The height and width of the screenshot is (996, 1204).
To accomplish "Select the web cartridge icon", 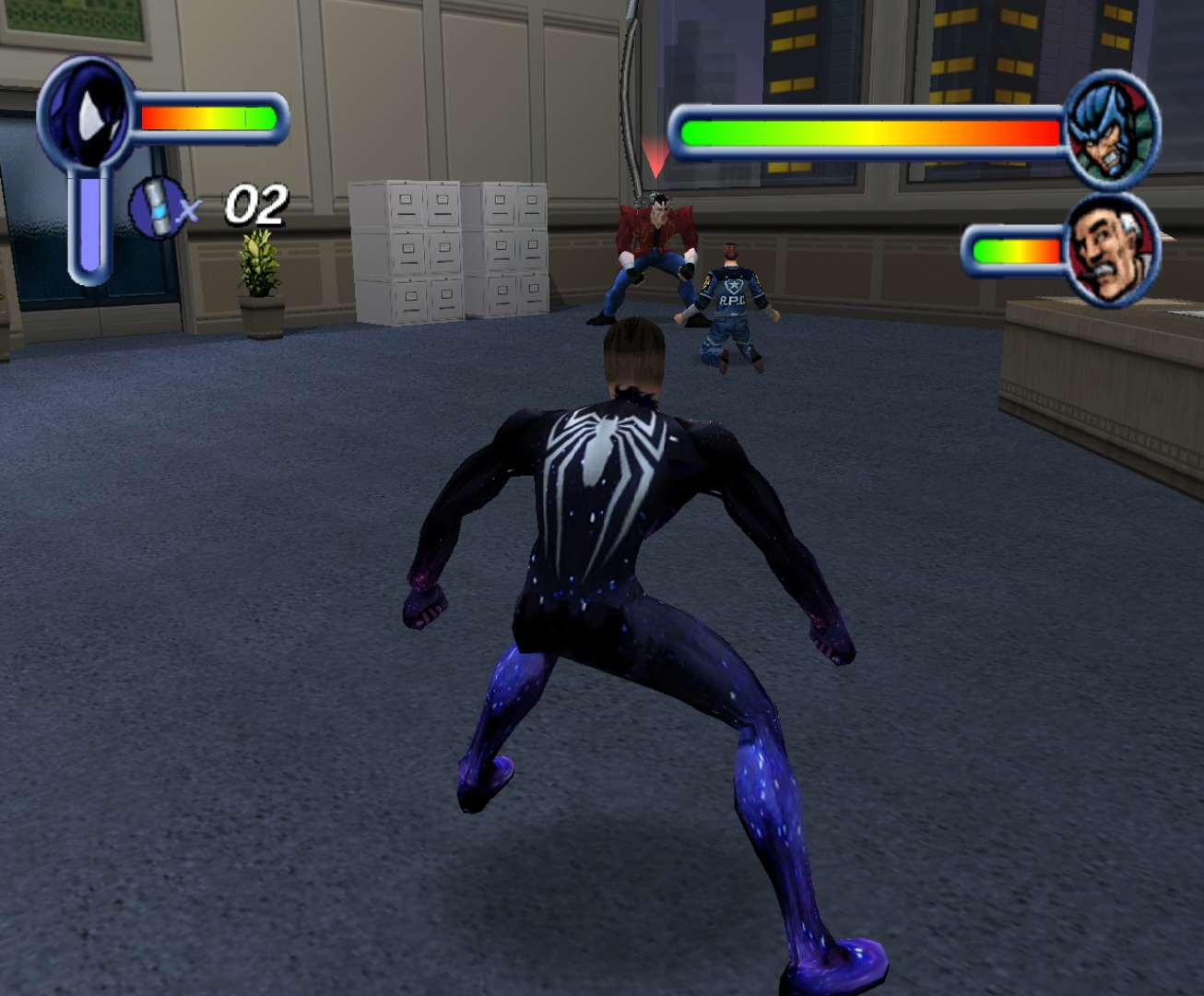I will pos(157,208).
